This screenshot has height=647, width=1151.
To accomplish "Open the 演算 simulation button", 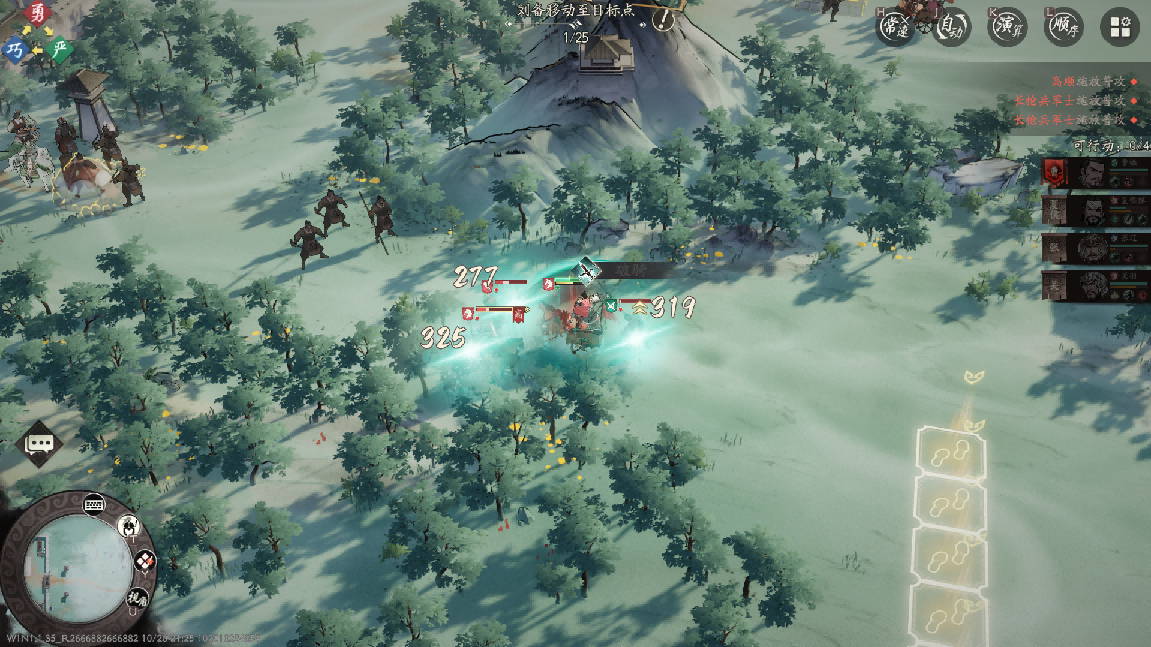I will [x=1008, y=27].
